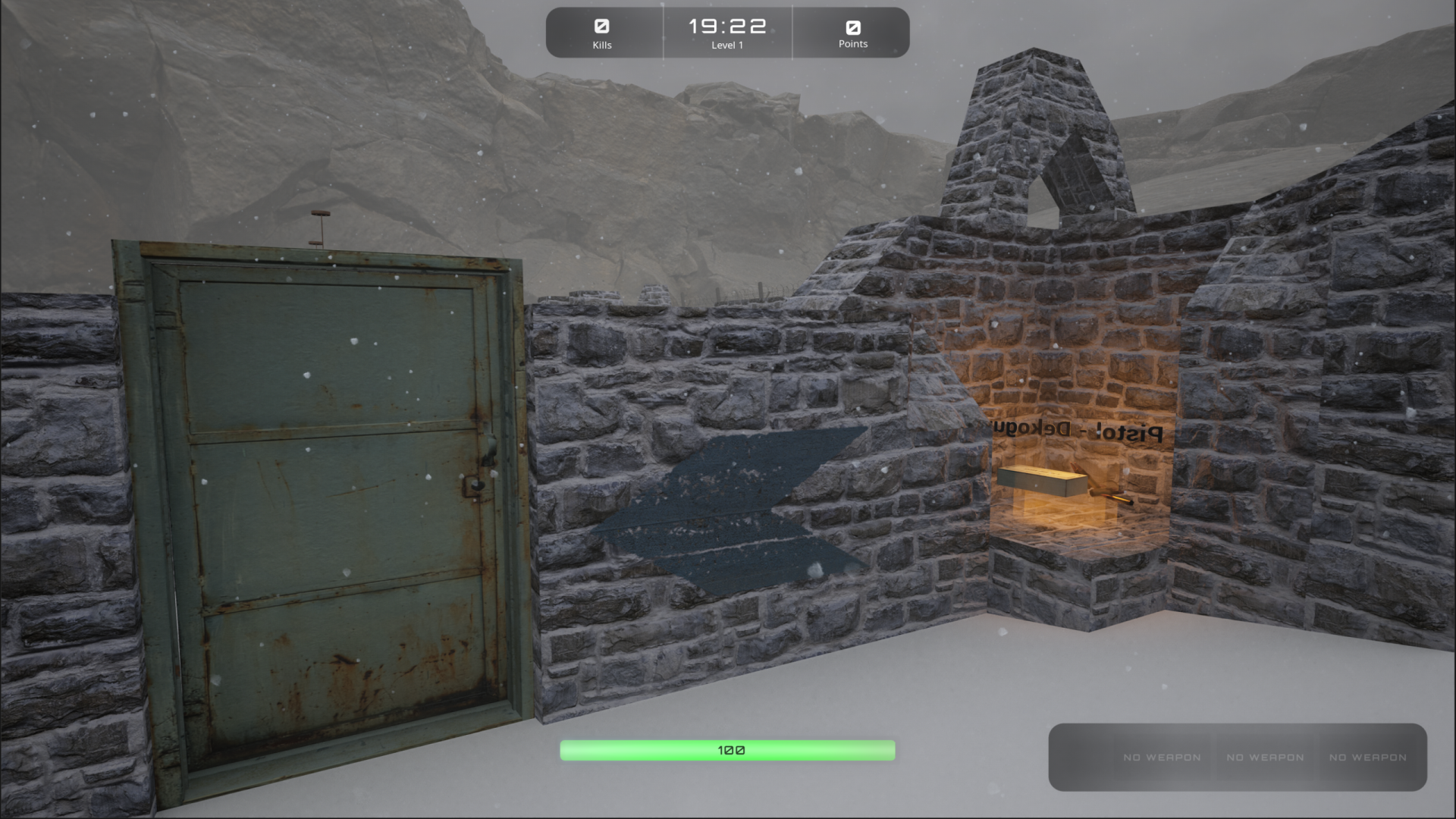The image size is (1456, 819).
Task: Click the Level 1 label
Action: [x=726, y=45]
